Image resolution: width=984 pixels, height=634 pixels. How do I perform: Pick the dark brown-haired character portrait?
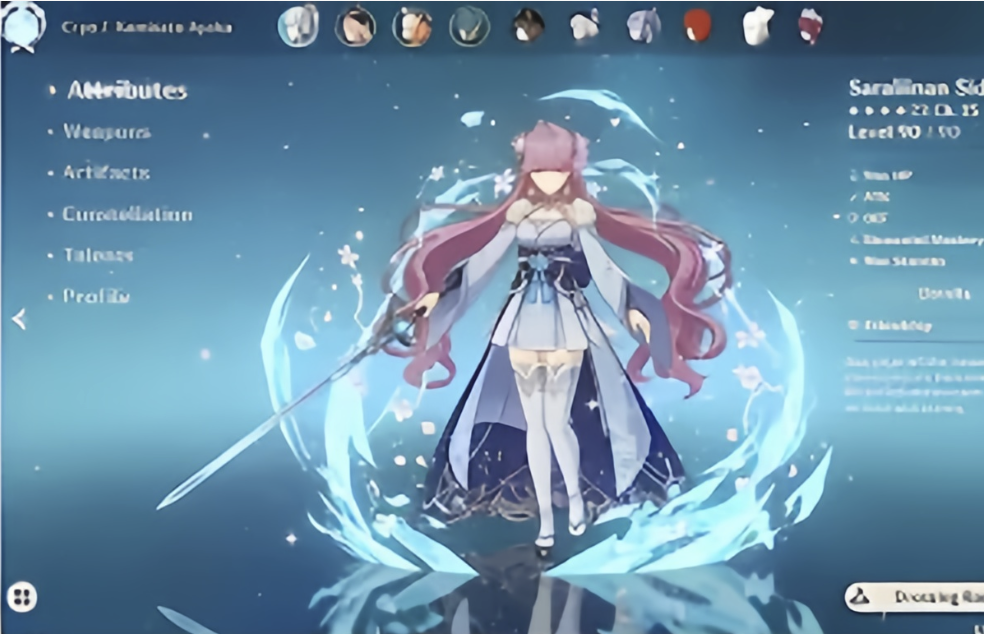click(x=528, y=26)
